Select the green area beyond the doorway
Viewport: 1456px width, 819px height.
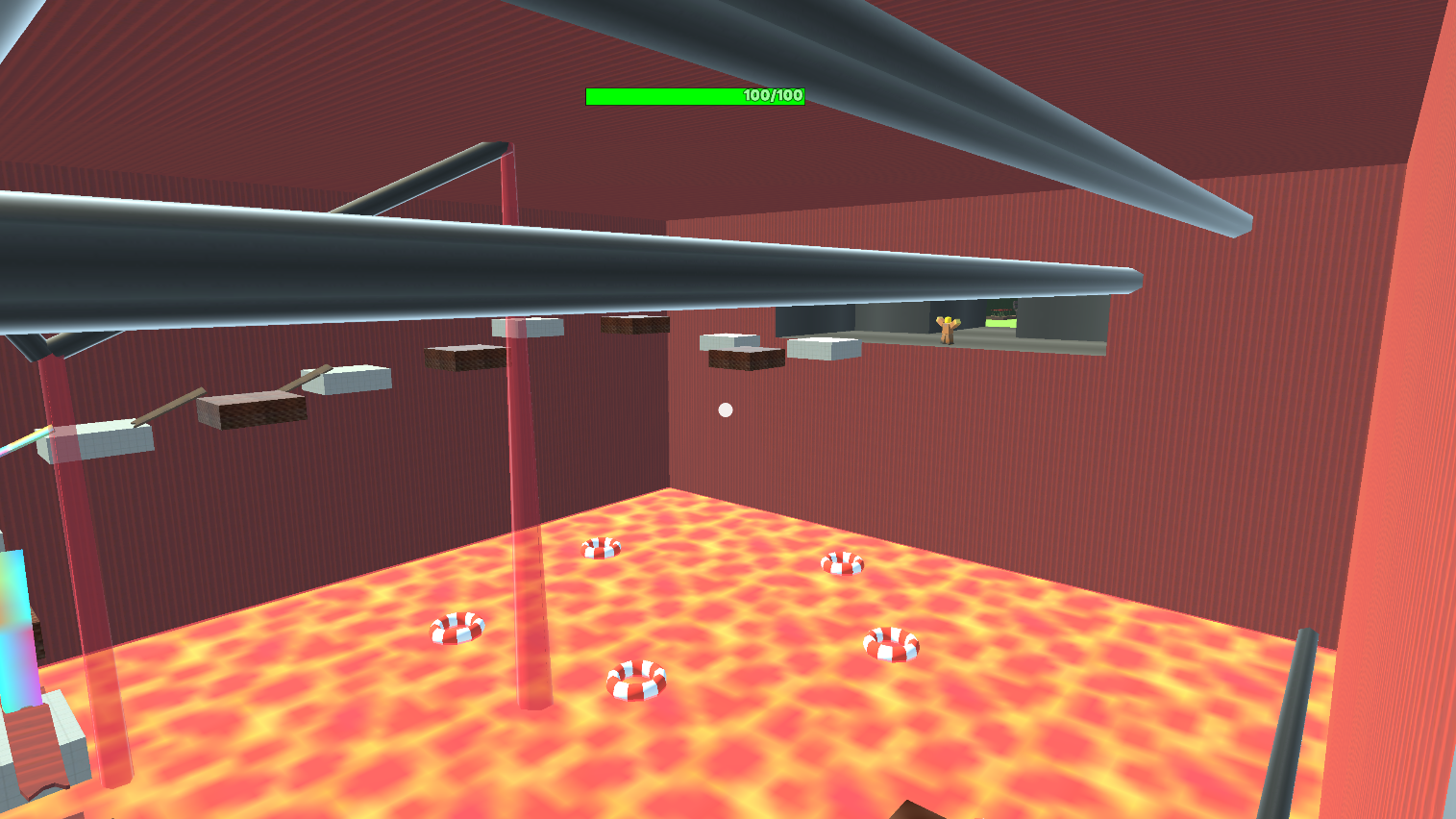[x=999, y=324]
